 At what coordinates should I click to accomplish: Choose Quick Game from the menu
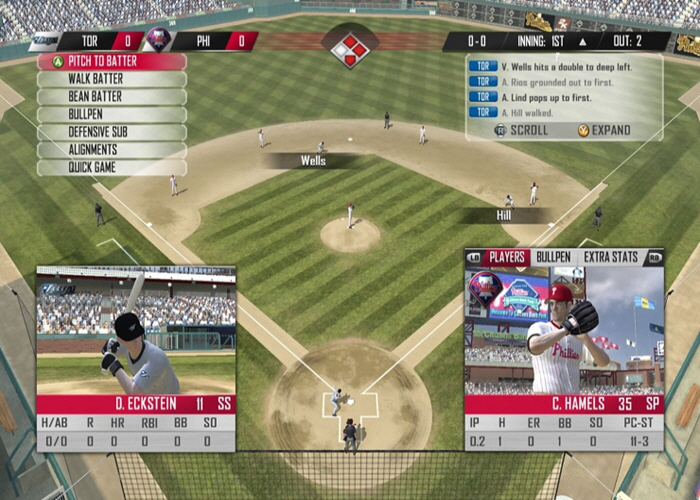click(x=111, y=167)
